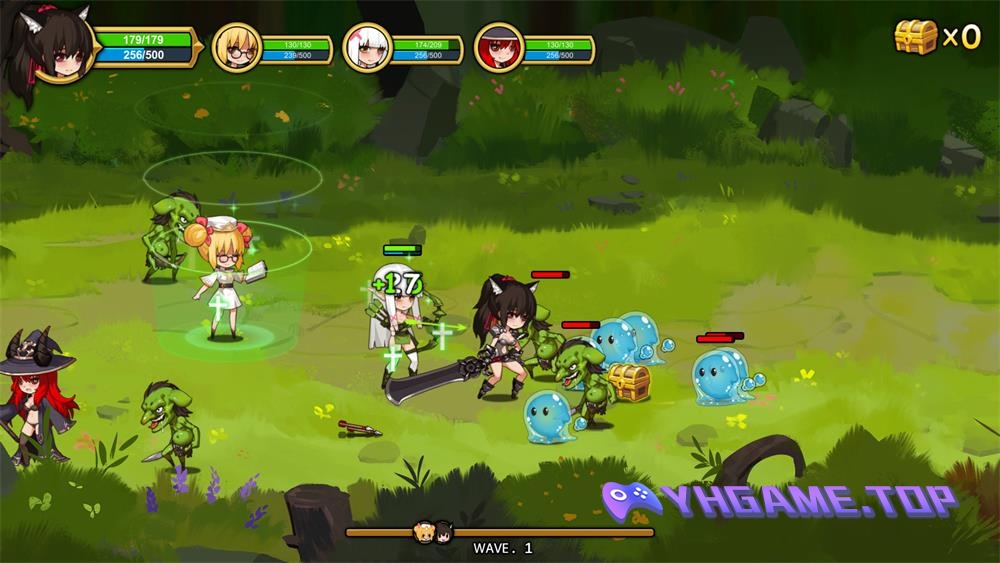Pick the red-haired witch party portrait

click(498, 48)
